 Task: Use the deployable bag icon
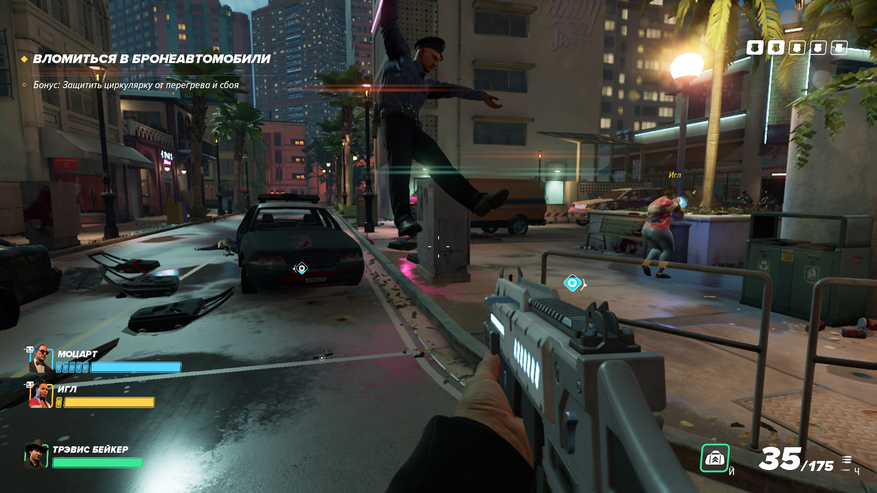pos(714,457)
